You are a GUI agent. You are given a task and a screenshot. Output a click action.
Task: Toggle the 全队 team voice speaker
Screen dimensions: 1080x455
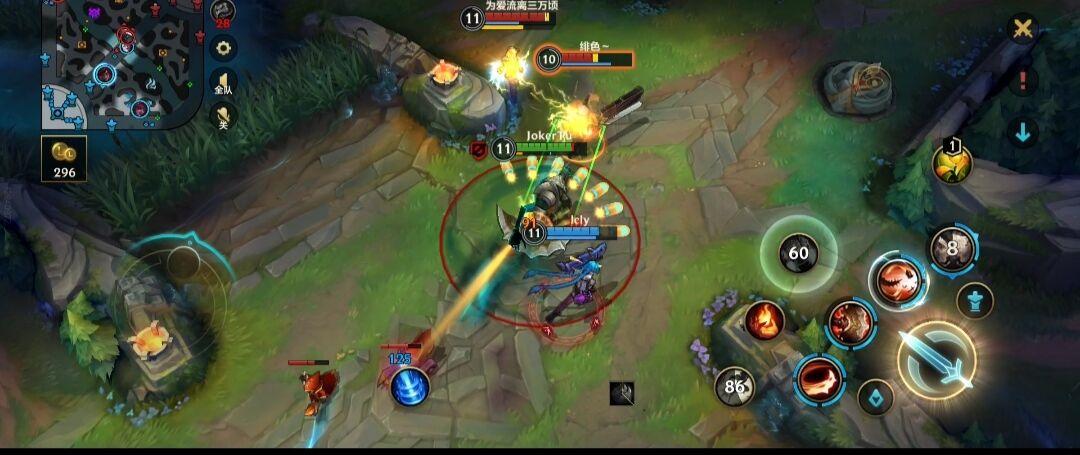(222, 84)
